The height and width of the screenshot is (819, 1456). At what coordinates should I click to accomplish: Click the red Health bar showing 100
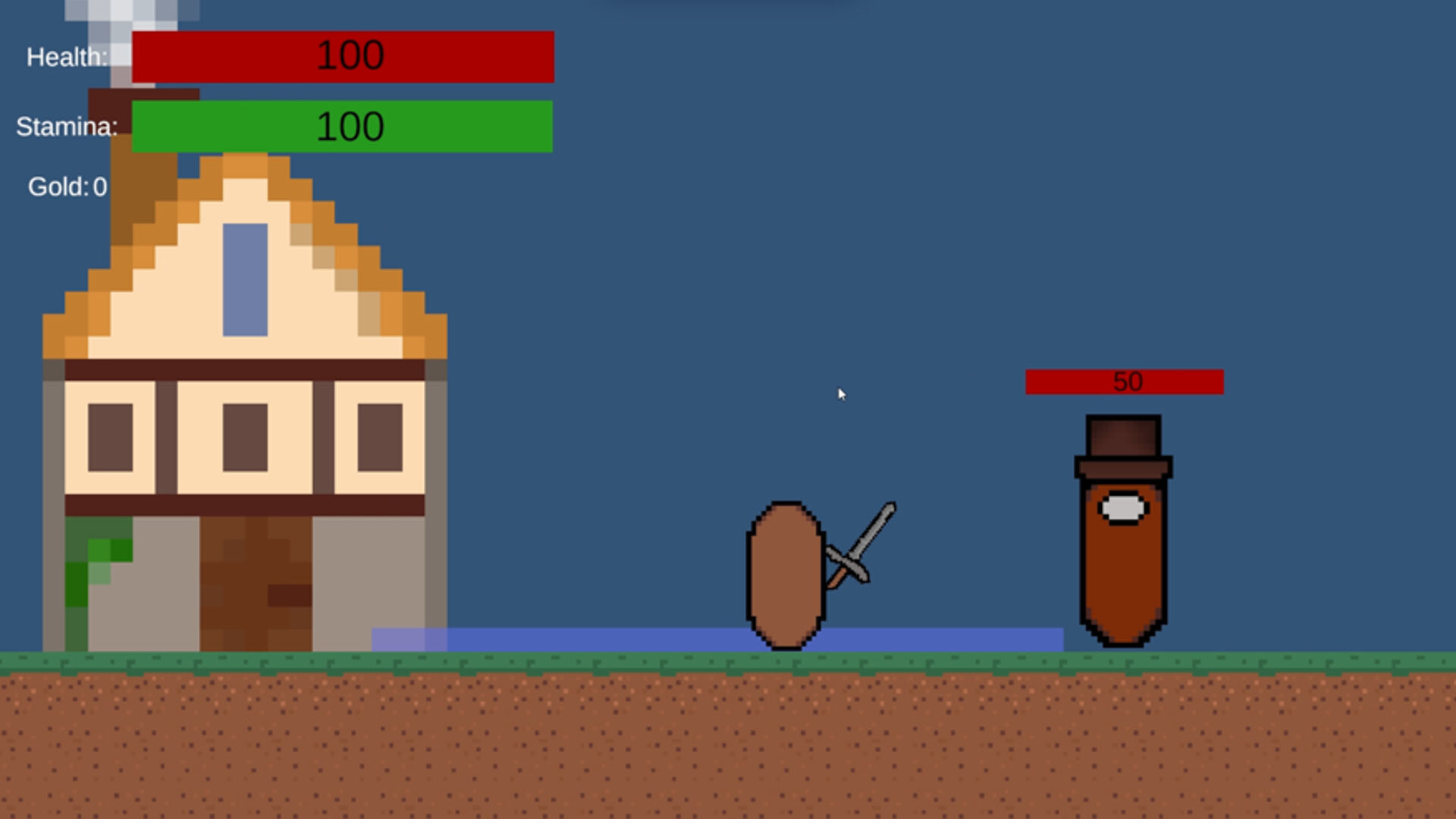click(345, 55)
